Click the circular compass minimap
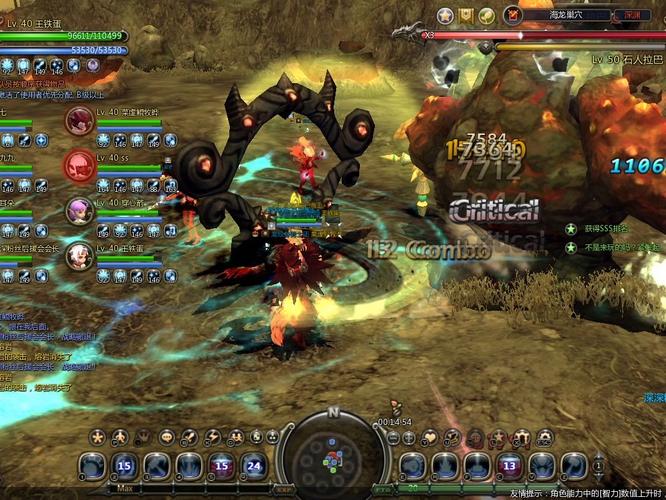Viewport: 666px width, 500px height. coord(333,455)
